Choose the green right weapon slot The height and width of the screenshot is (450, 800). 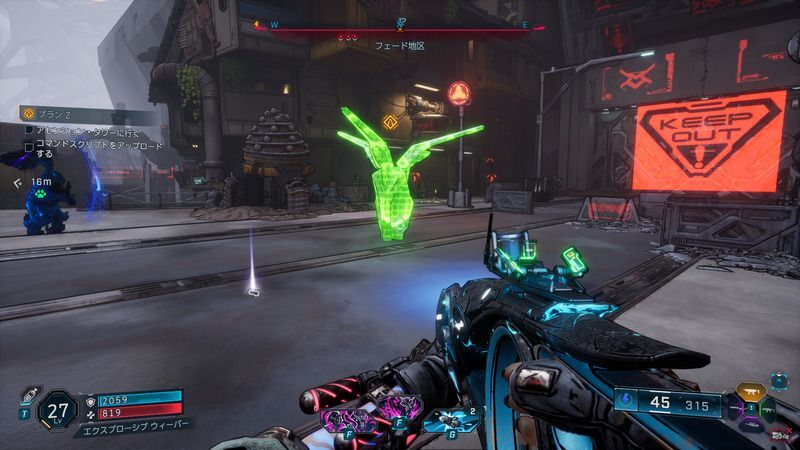768,410
